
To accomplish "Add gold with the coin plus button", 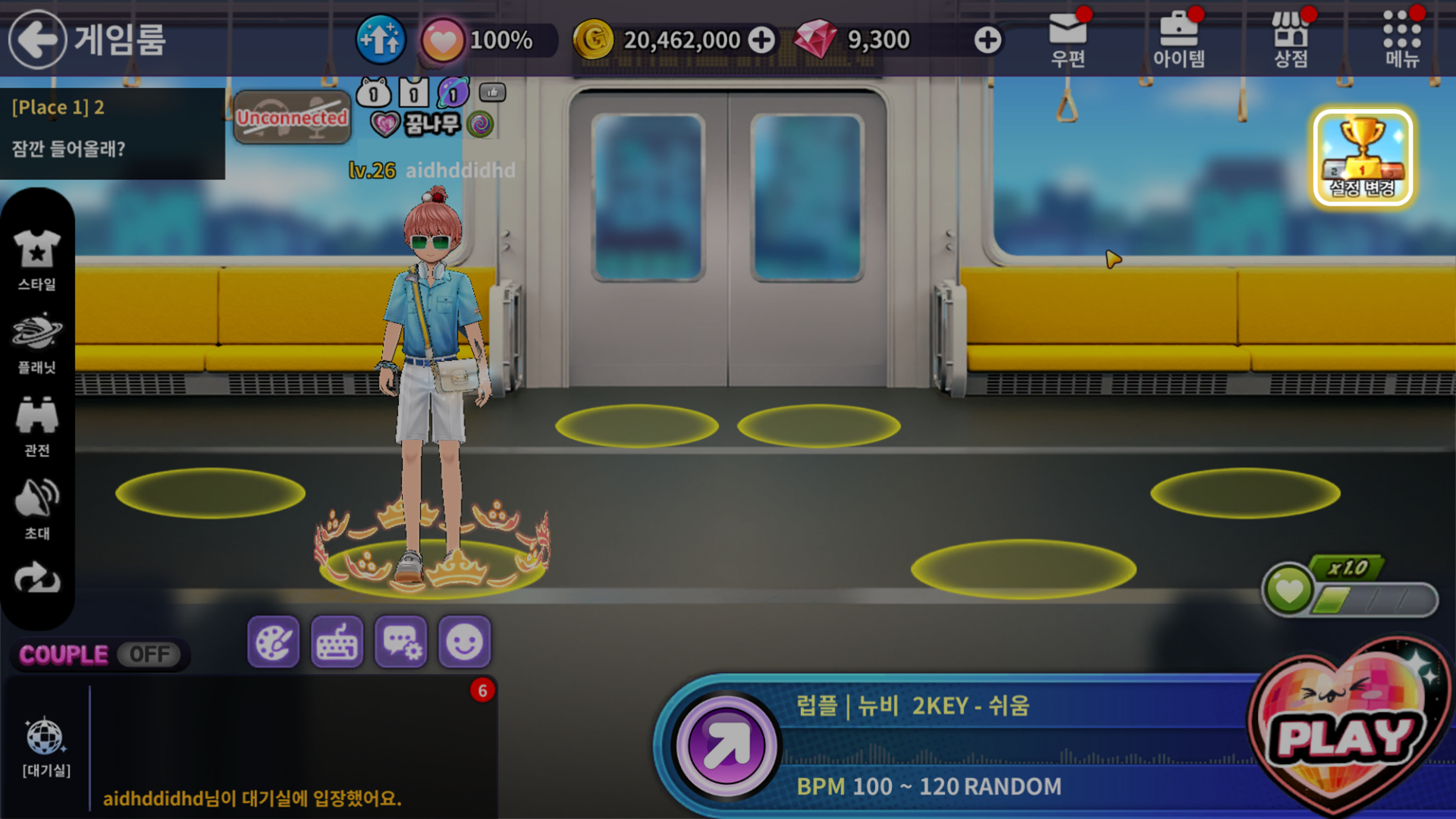I will point(761,40).
